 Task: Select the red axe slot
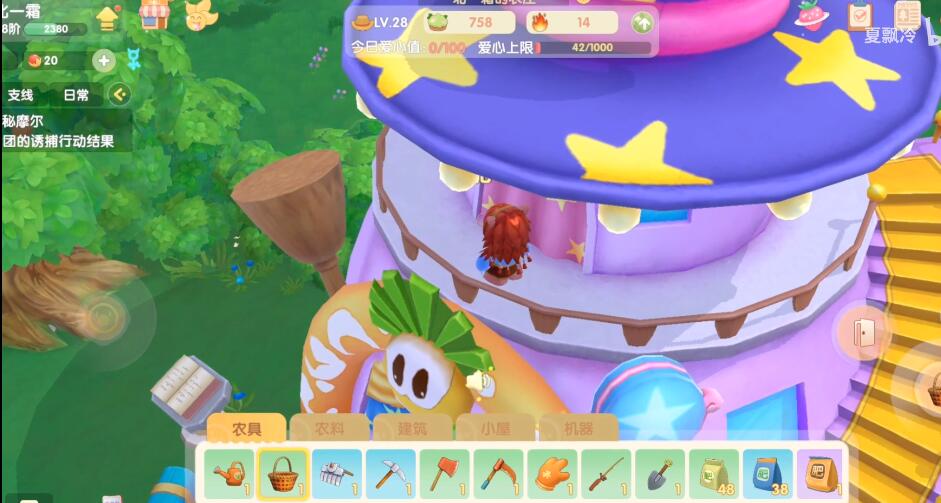444,471
